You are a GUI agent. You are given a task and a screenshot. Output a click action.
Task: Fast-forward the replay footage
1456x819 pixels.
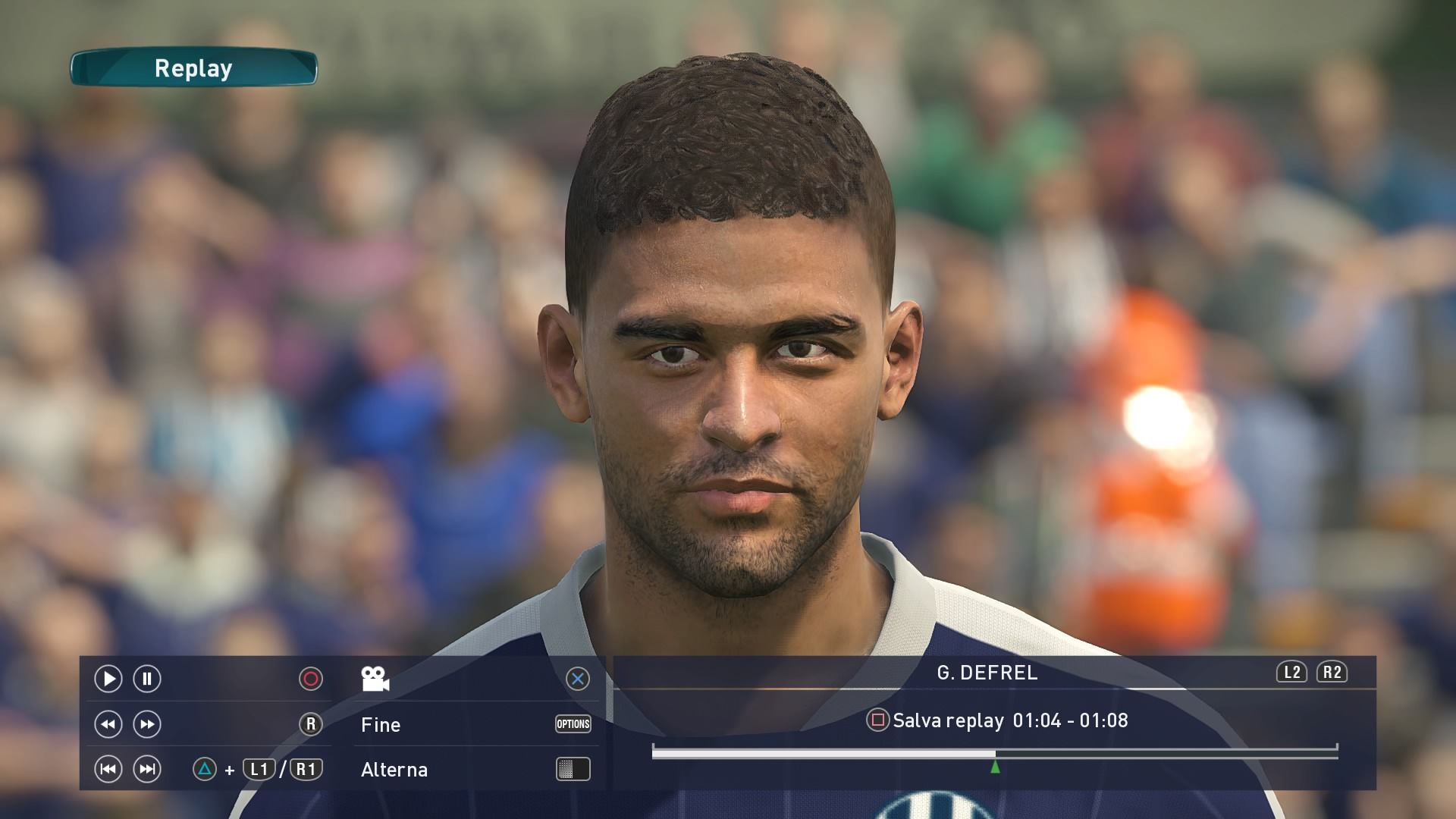pos(147,724)
